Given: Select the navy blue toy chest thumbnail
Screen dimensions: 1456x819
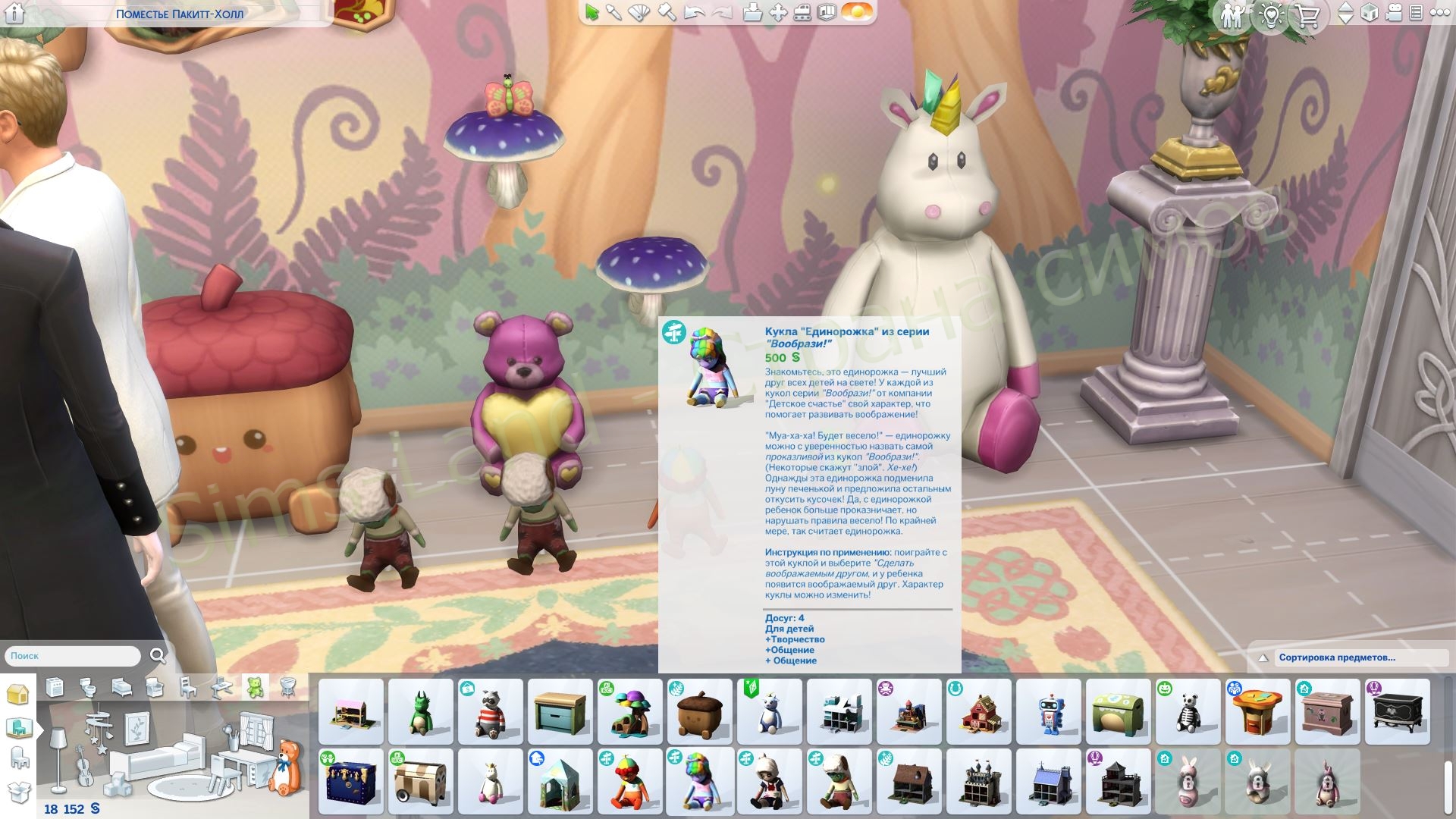Looking at the screenshot, I should point(350,781).
